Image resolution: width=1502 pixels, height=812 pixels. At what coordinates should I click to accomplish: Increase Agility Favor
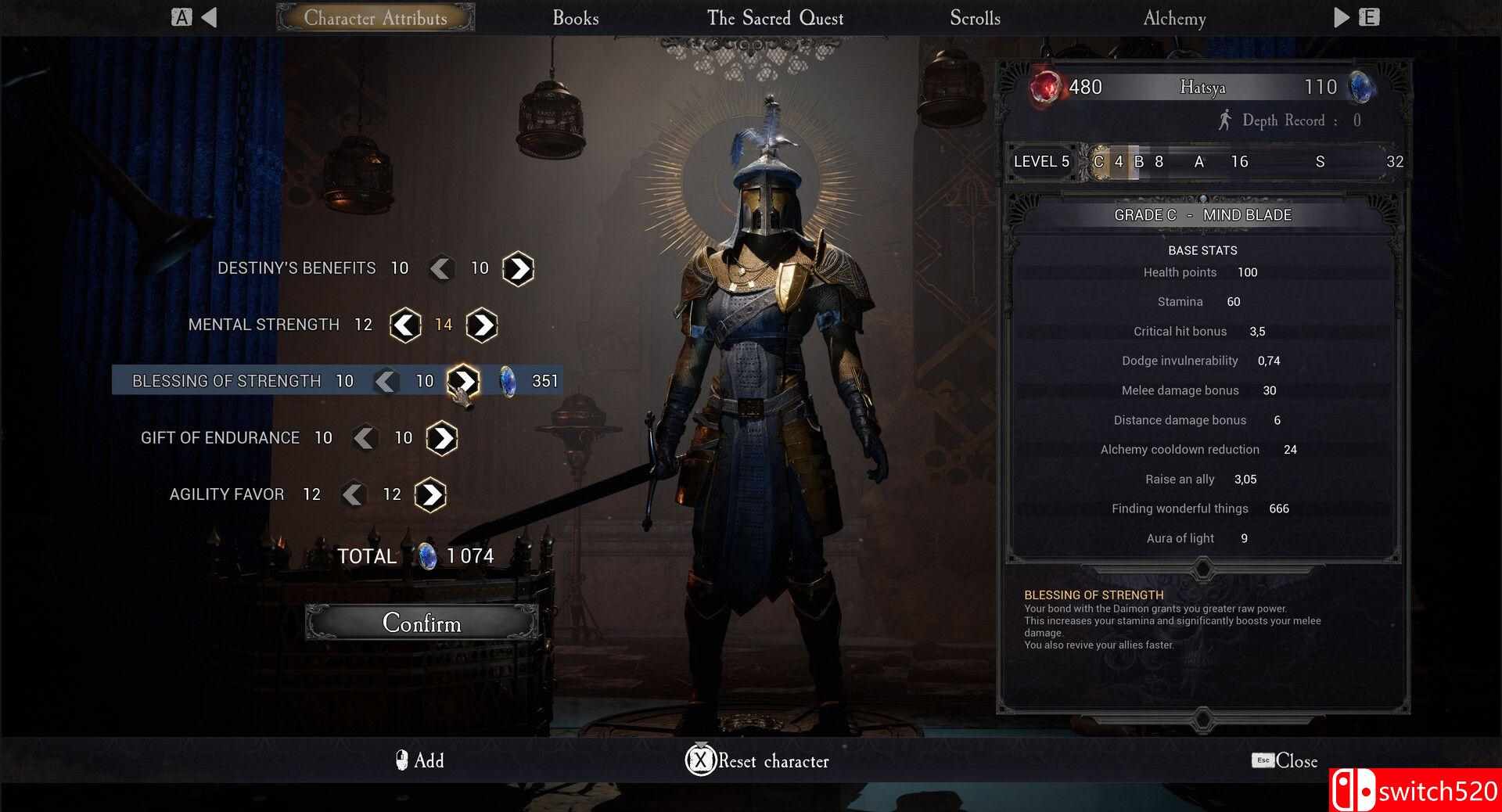click(430, 494)
